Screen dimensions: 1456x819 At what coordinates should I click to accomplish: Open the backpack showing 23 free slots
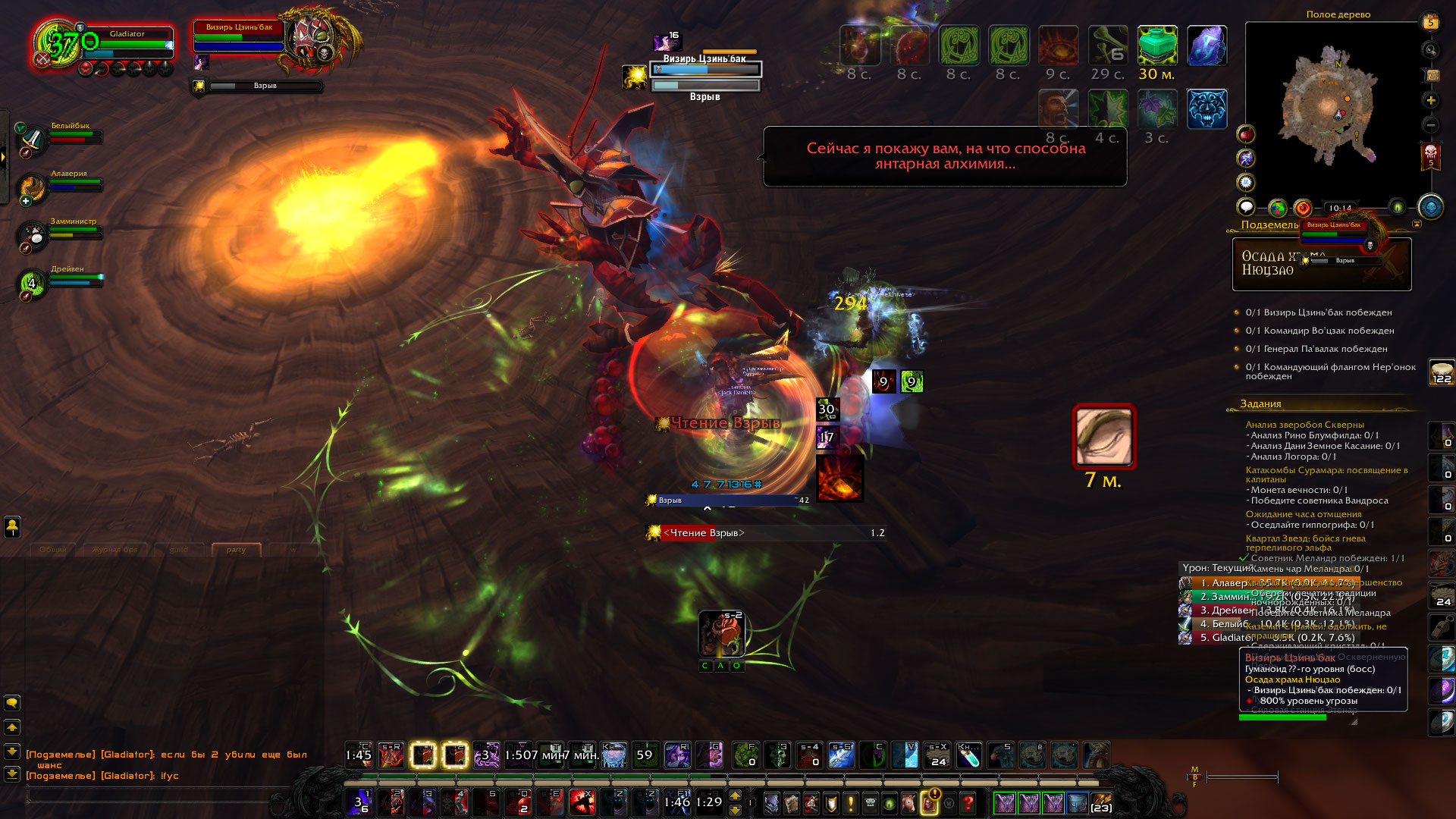[1101, 802]
